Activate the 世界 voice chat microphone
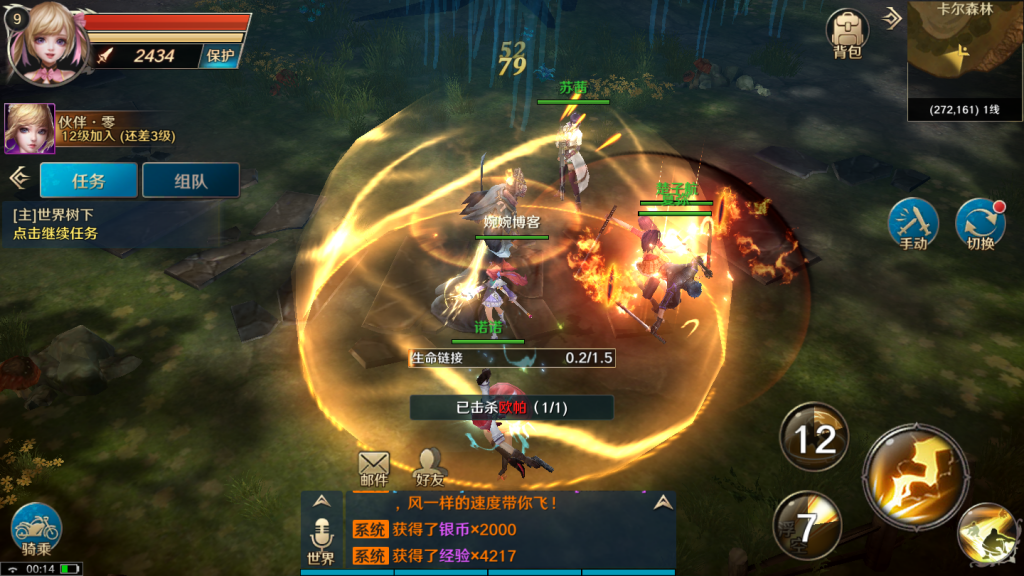 tap(321, 540)
